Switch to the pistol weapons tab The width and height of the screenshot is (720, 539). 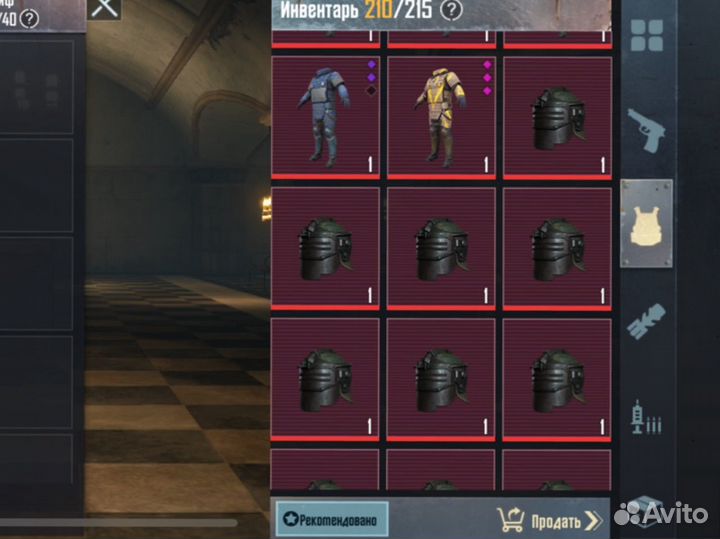[647, 130]
